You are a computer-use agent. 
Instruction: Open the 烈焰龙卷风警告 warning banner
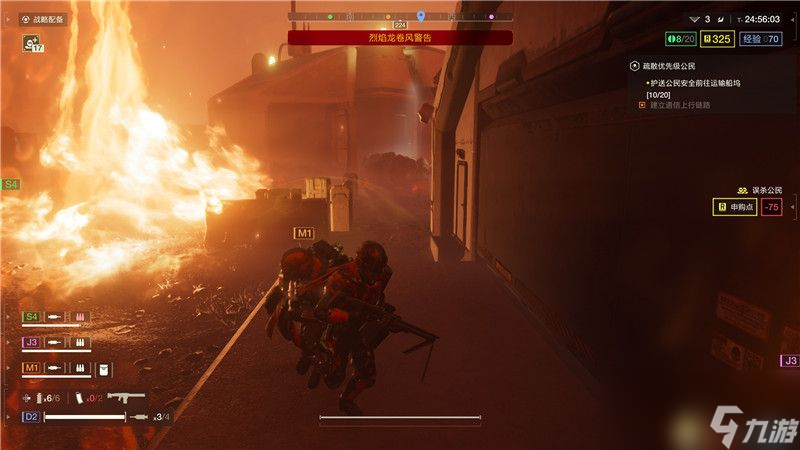click(400, 37)
